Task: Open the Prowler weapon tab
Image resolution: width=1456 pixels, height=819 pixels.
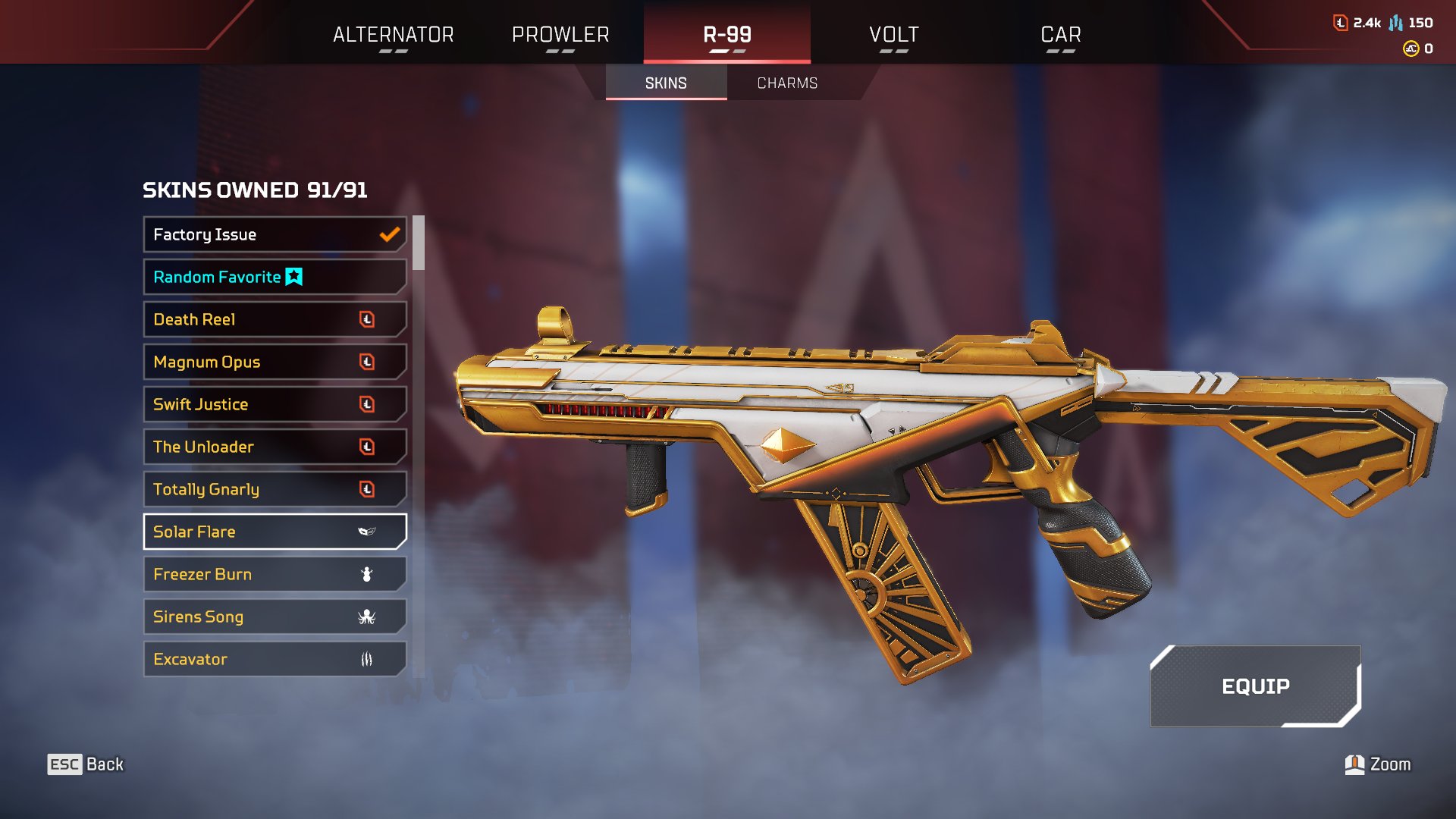Action: tap(560, 35)
